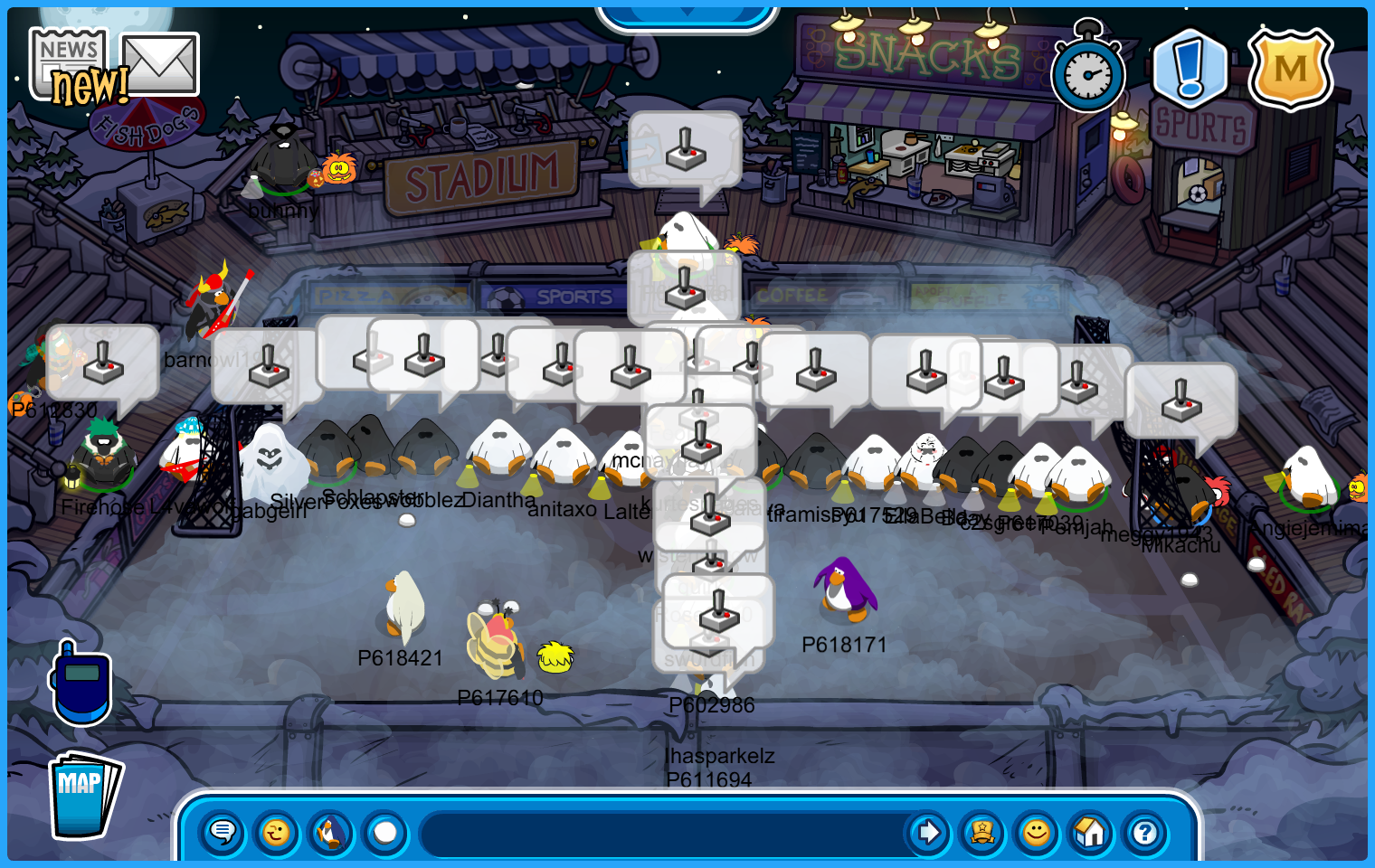Screen dimensions: 1375x868
Task: Open the speech bubble chat menu
Action: [223, 832]
